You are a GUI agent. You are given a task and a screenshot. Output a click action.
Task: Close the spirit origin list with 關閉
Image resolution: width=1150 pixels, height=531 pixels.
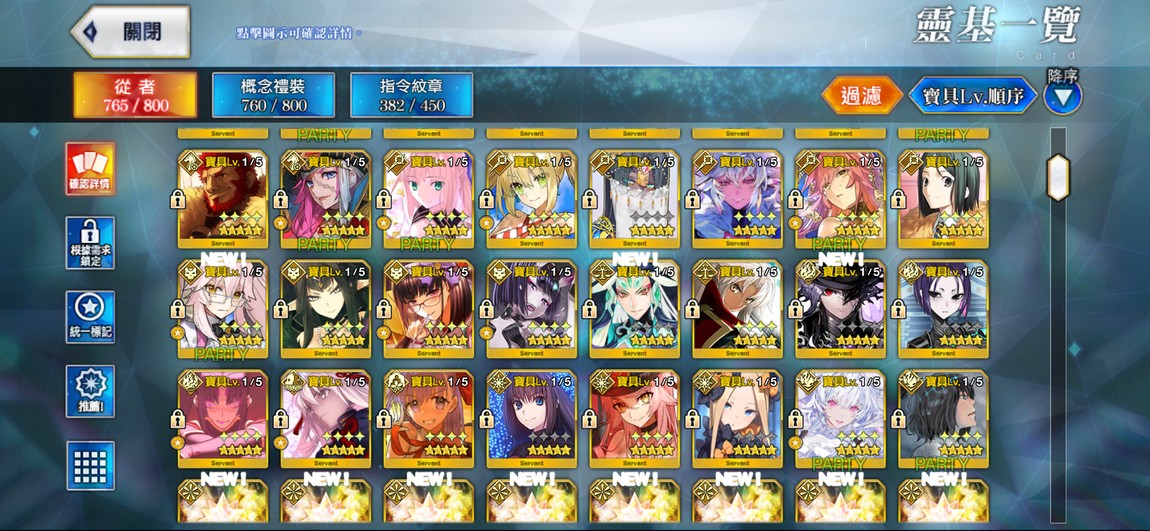click(x=130, y=32)
